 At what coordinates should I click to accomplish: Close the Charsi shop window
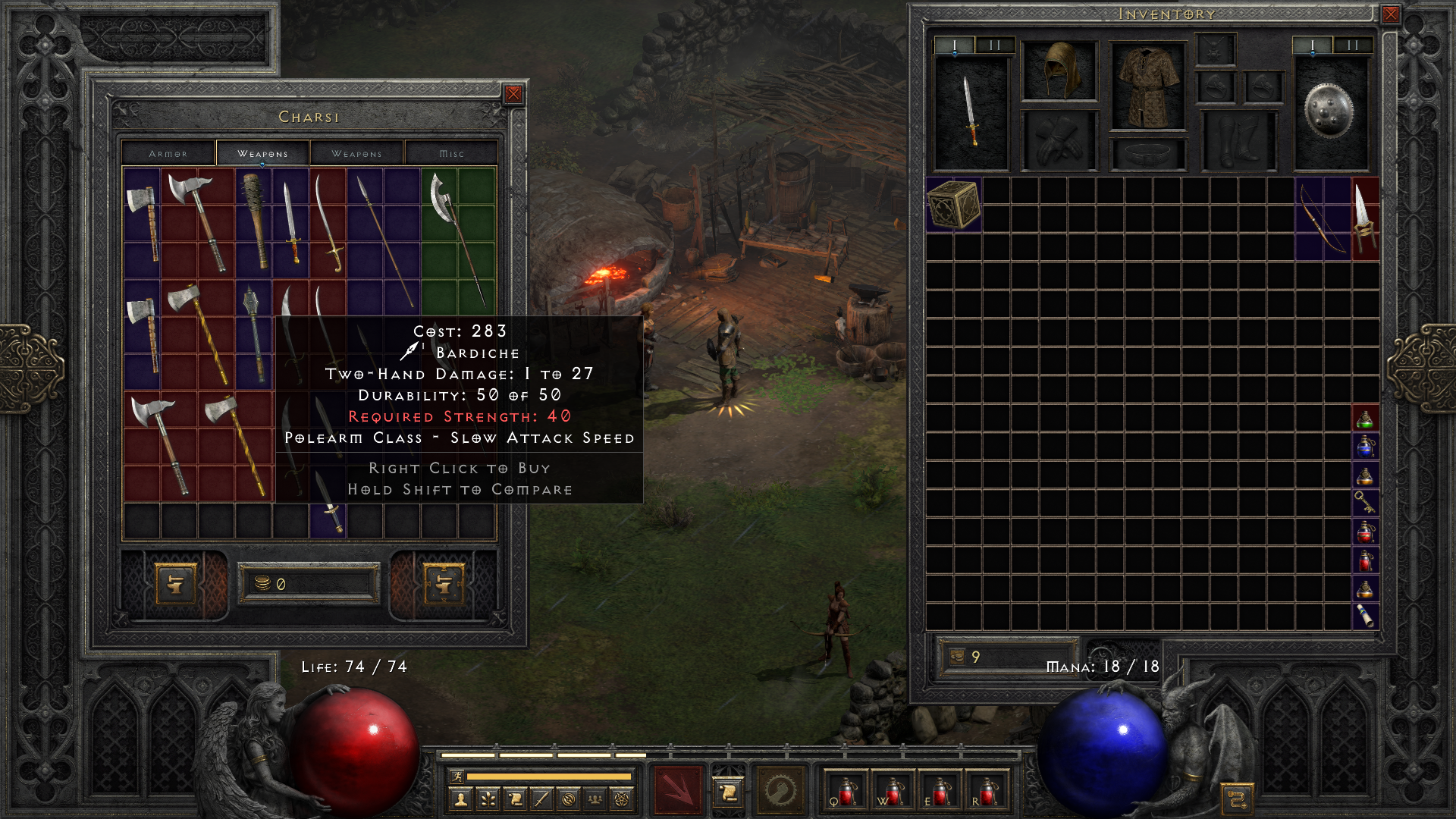click(x=513, y=94)
